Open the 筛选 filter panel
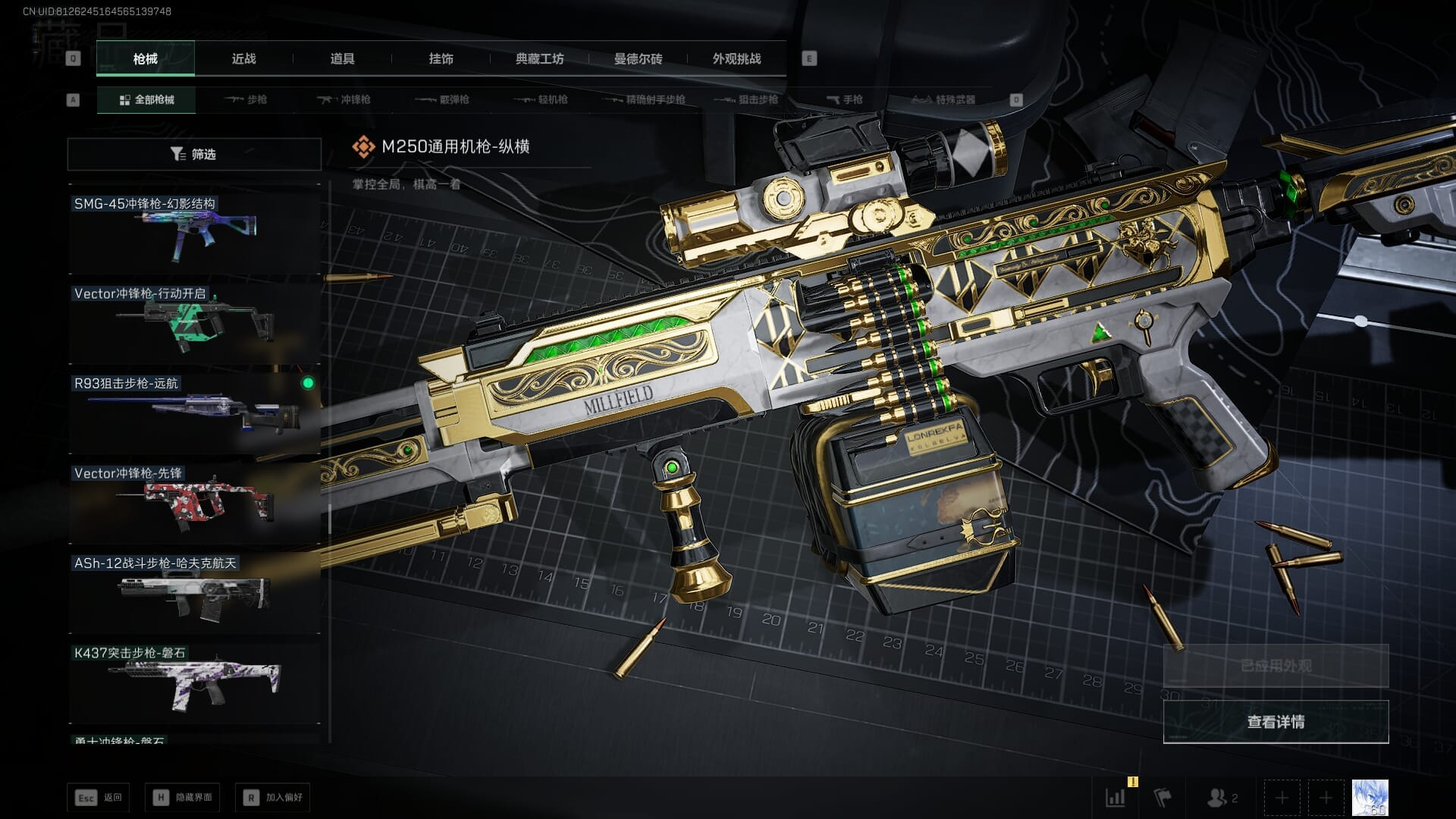This screenshot has width=1456, height=819. point(194,154)
